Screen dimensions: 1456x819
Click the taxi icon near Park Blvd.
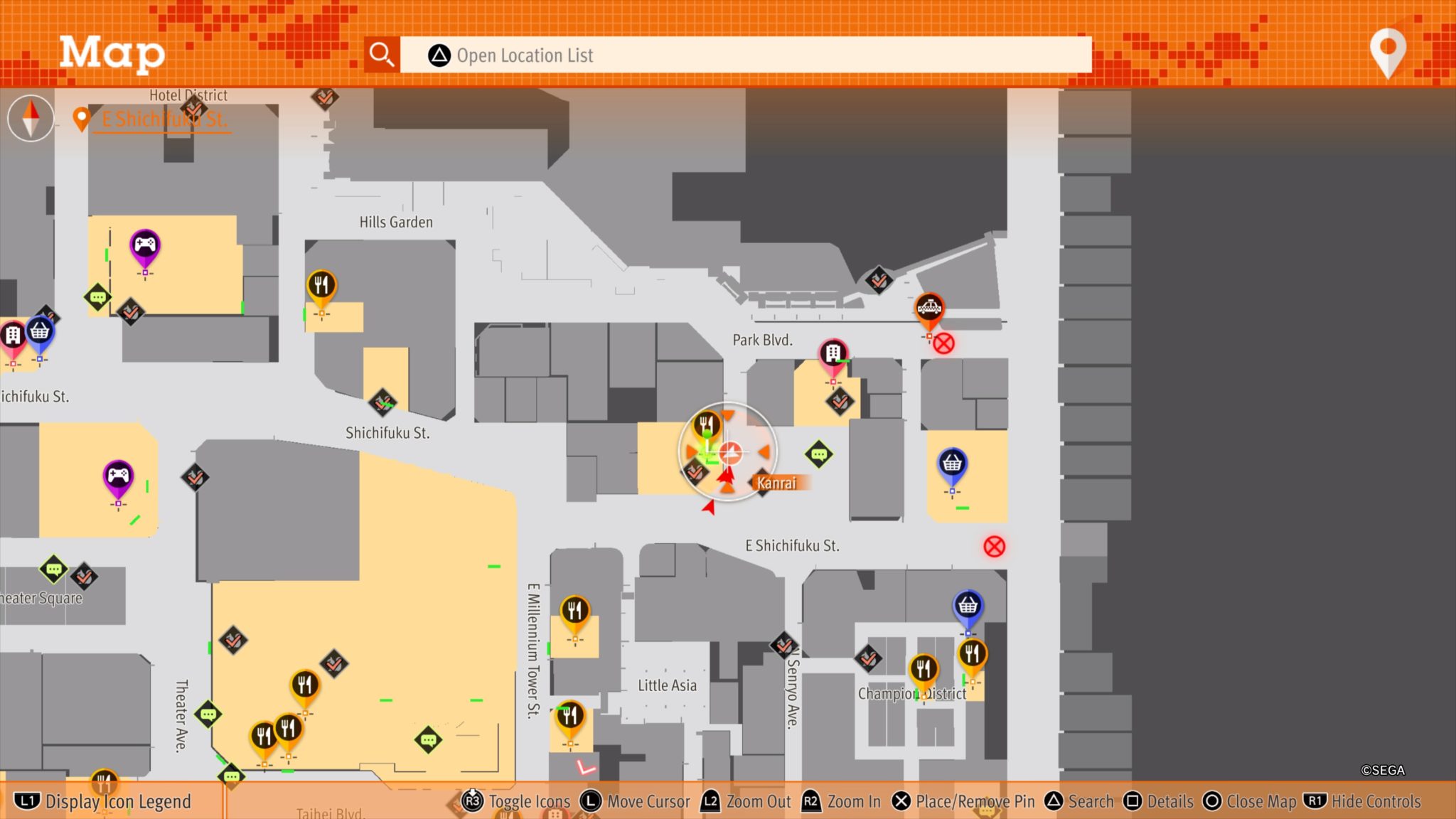[x=929, y=307]
